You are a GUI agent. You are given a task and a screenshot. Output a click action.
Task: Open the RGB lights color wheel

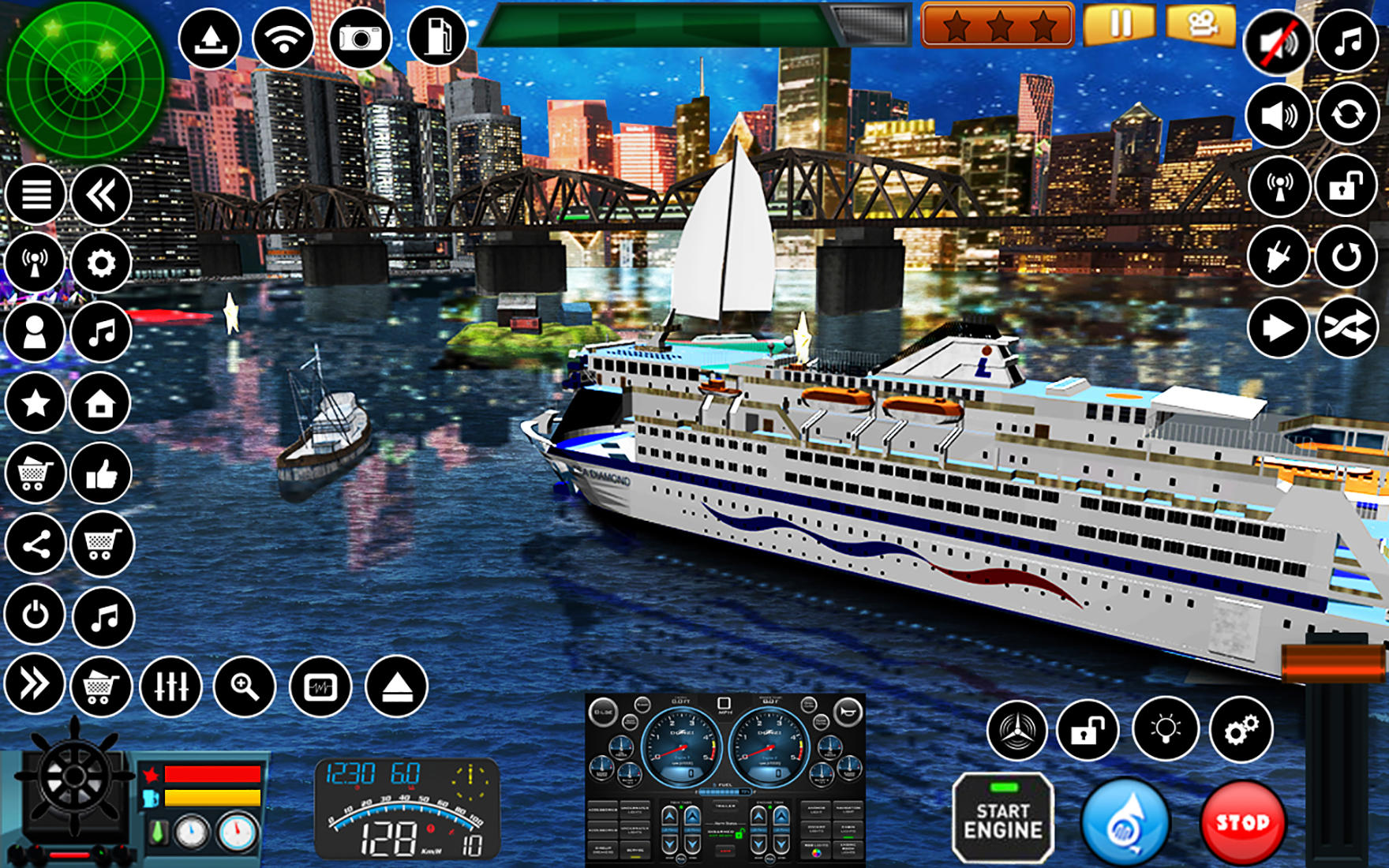coord(817,855)
